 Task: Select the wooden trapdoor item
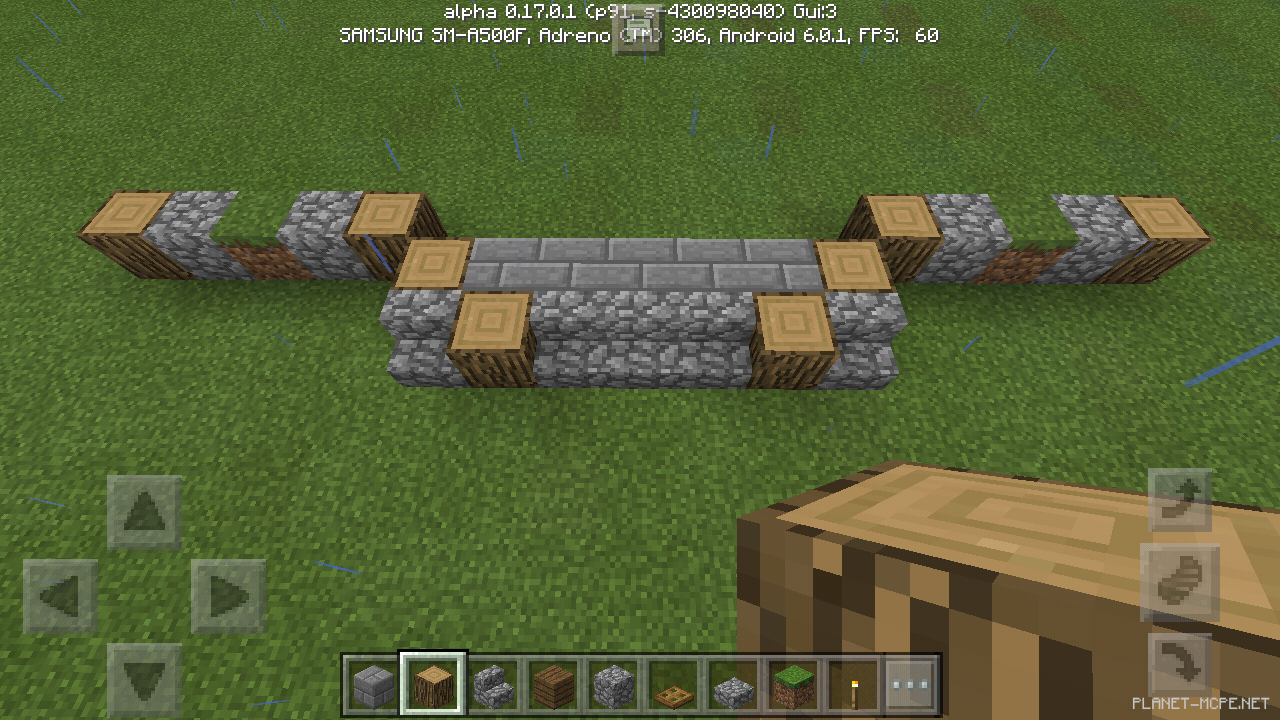click(x=672, y=684)
